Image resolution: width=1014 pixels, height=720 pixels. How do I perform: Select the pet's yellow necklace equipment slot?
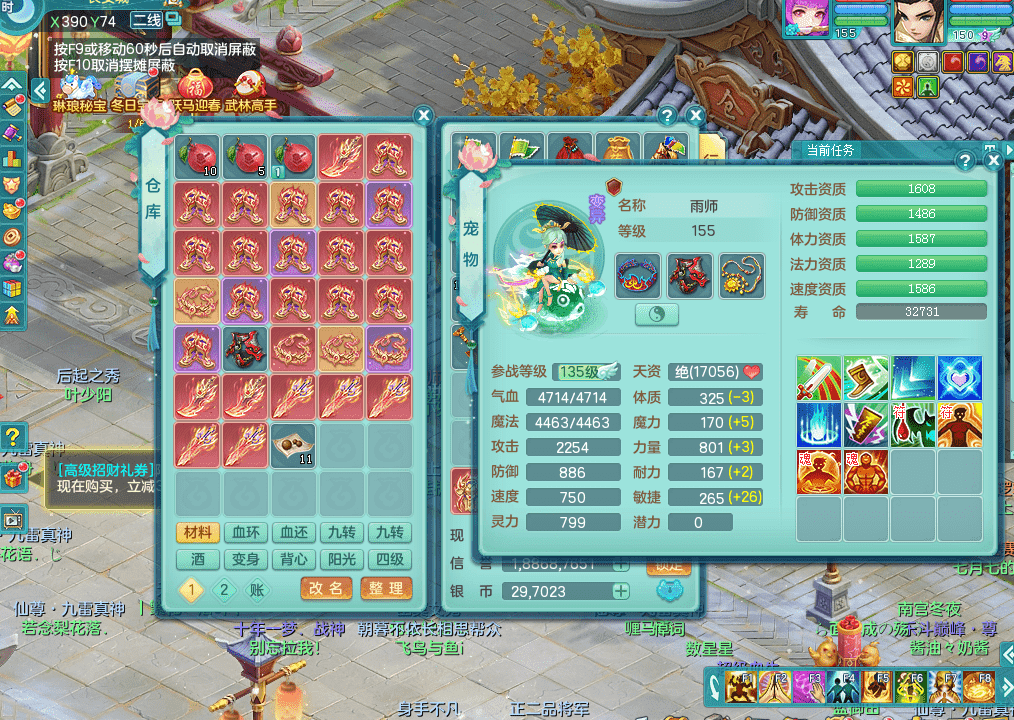point(741,275)
